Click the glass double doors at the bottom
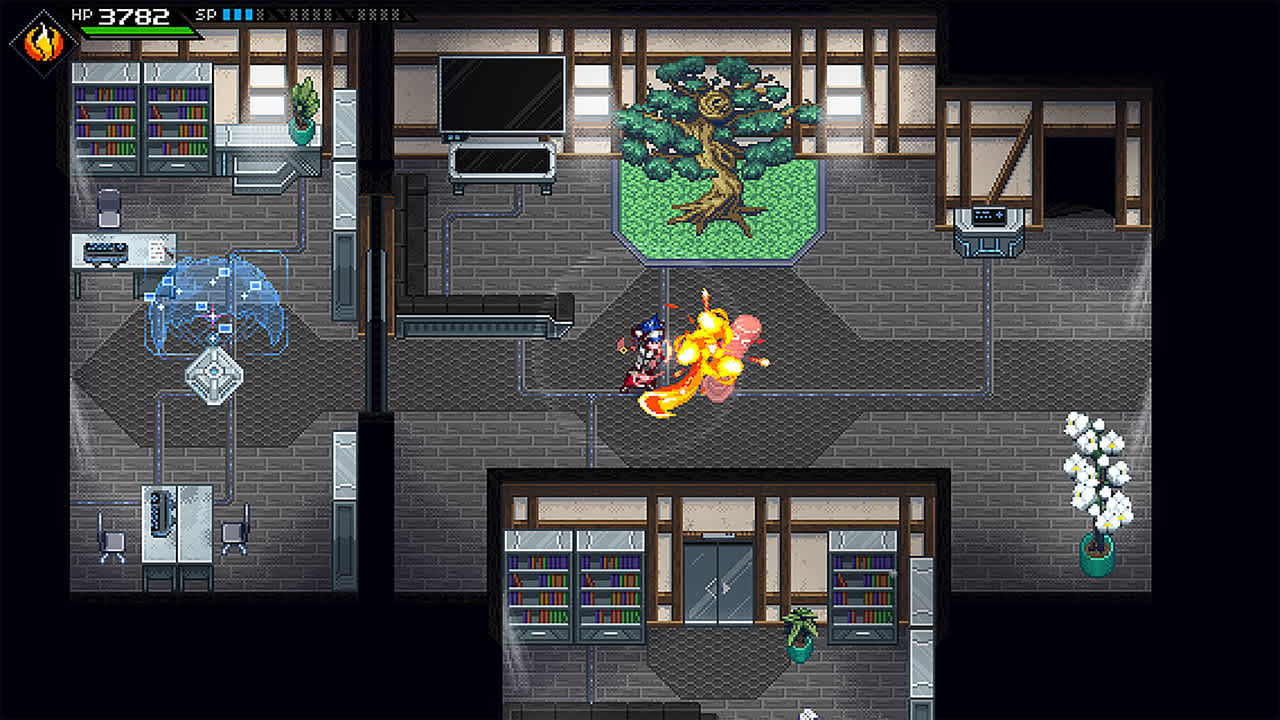 click(x=724, y=580)
